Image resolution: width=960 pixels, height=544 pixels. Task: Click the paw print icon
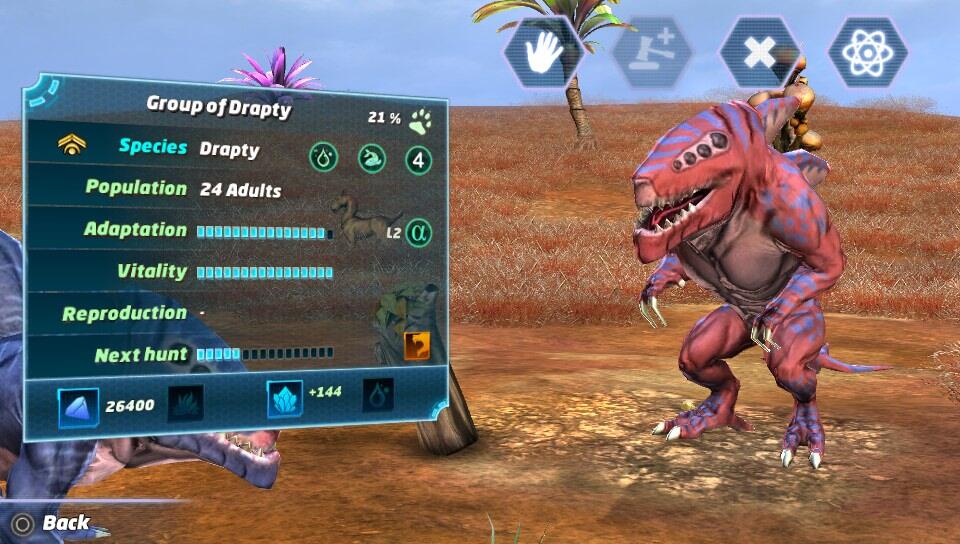[420, 122]
